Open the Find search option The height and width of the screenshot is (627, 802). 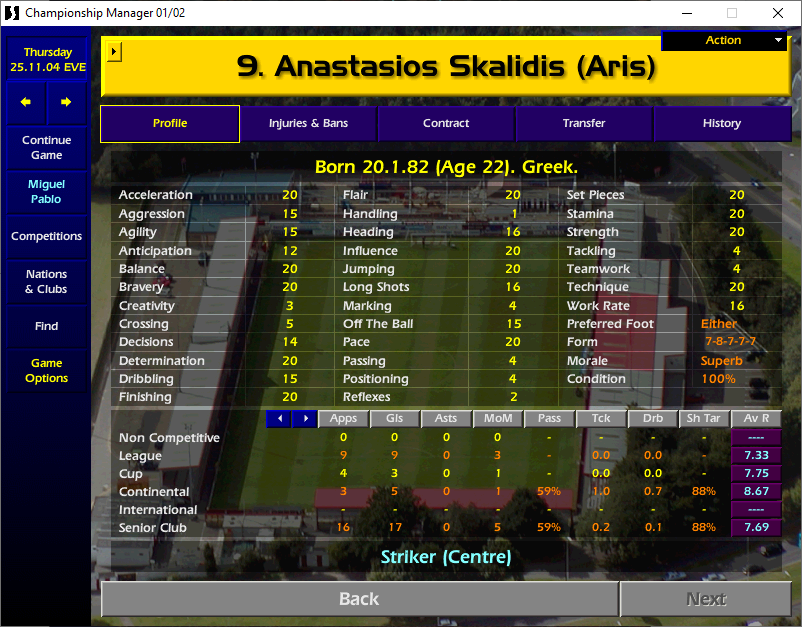tap(47, 326)
